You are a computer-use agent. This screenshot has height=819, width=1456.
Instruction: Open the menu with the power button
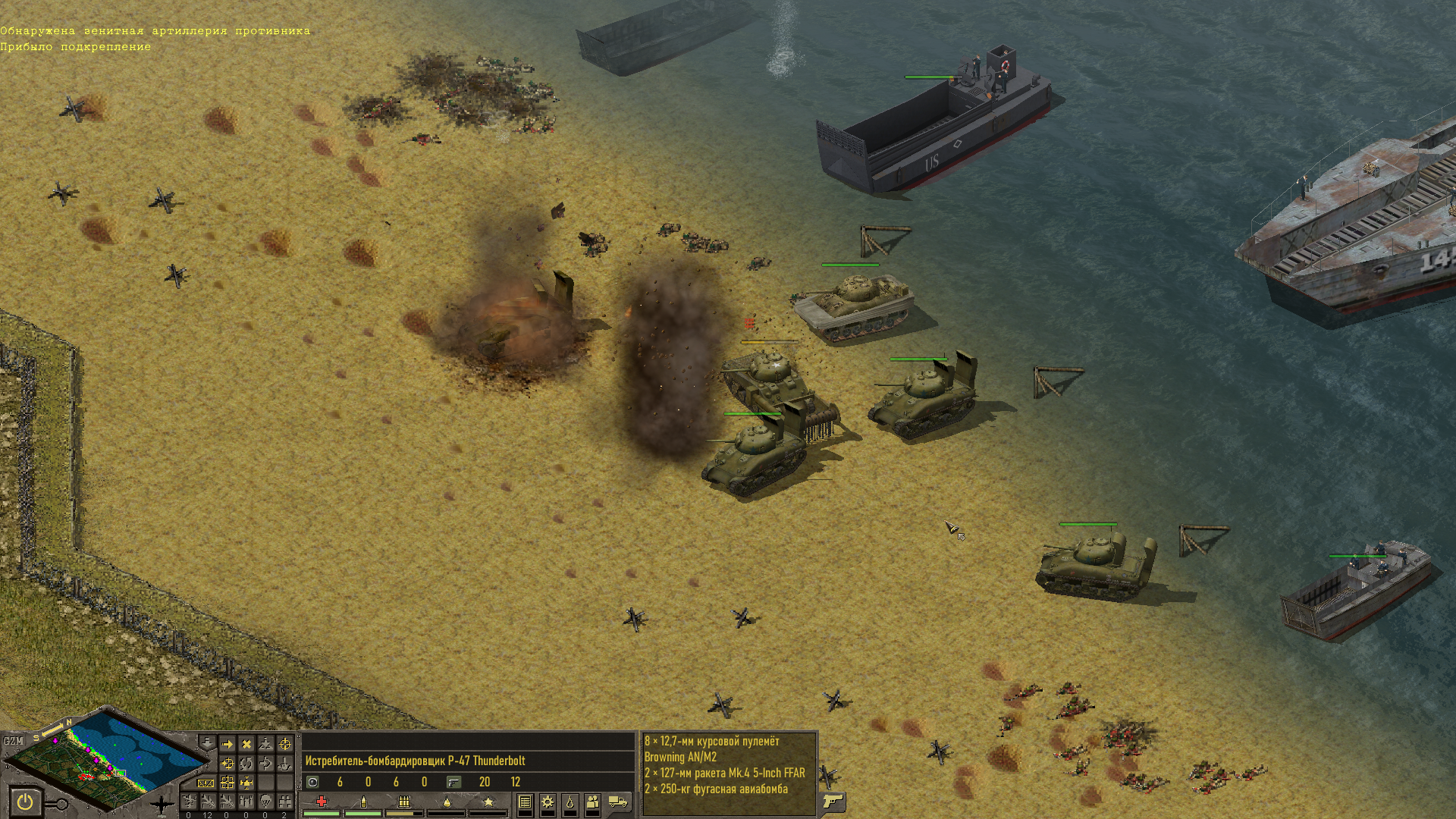pos(25,802)
